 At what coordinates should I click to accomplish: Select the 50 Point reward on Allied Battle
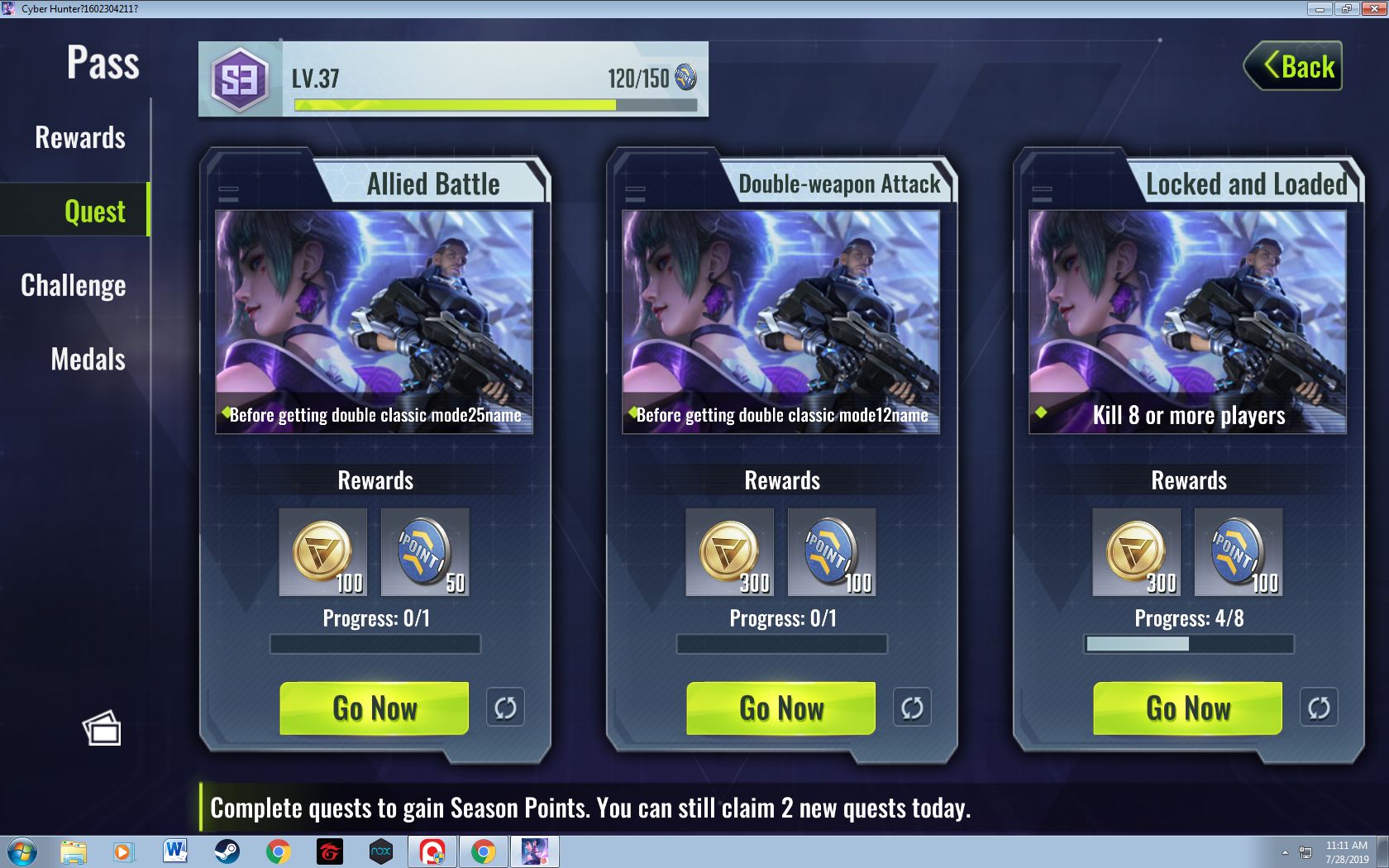(424, 551)
